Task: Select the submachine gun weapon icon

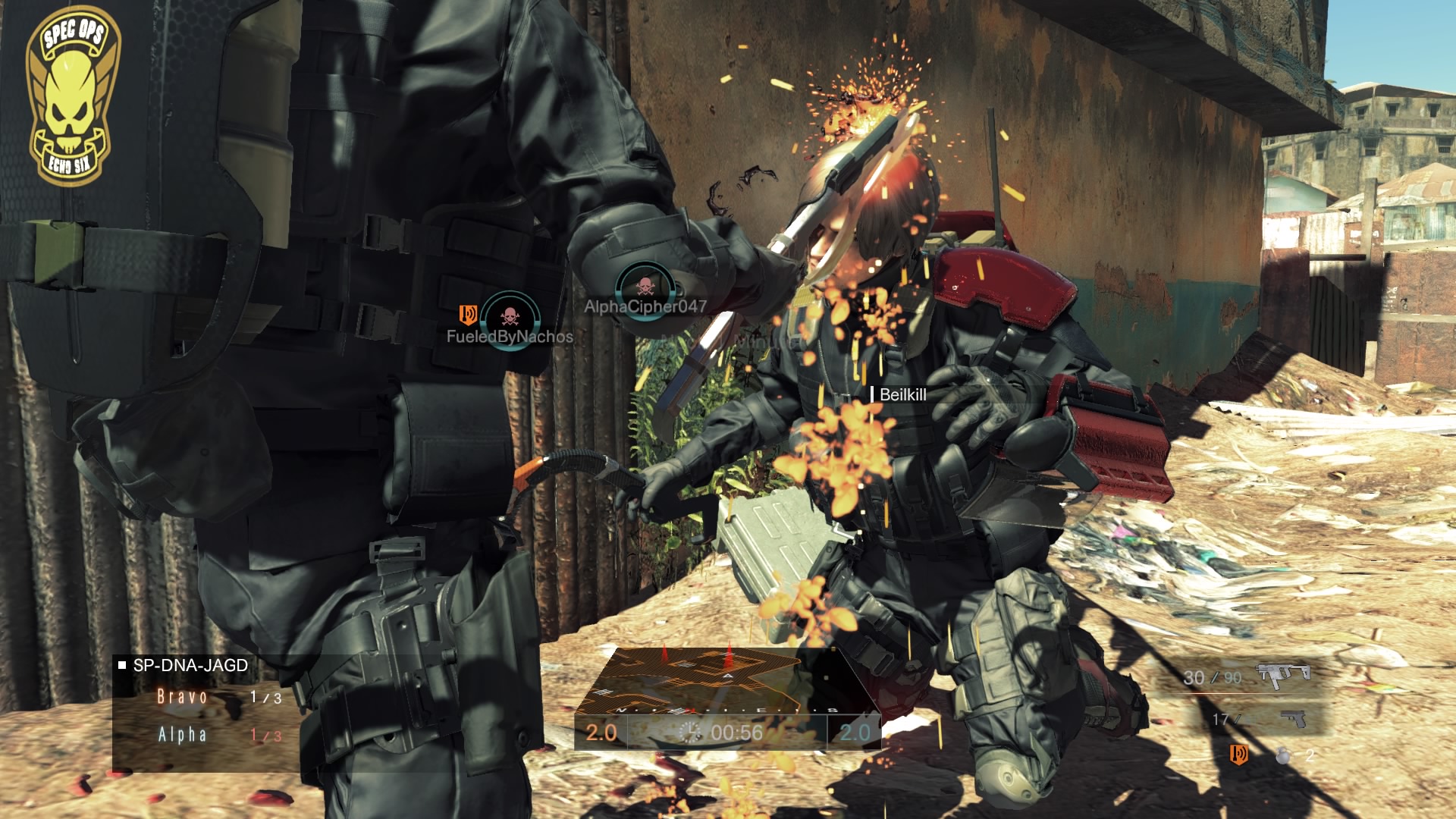Action: (1283, 677)
